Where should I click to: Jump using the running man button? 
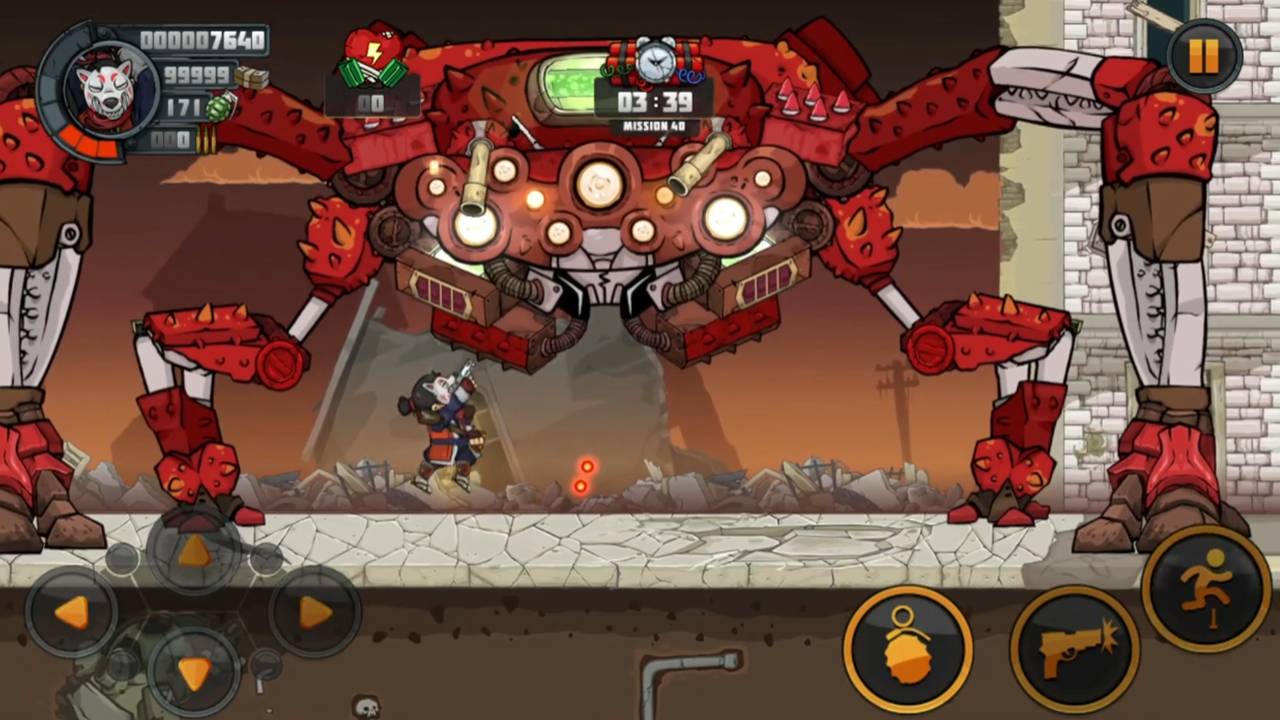(x=1206, y=589)
